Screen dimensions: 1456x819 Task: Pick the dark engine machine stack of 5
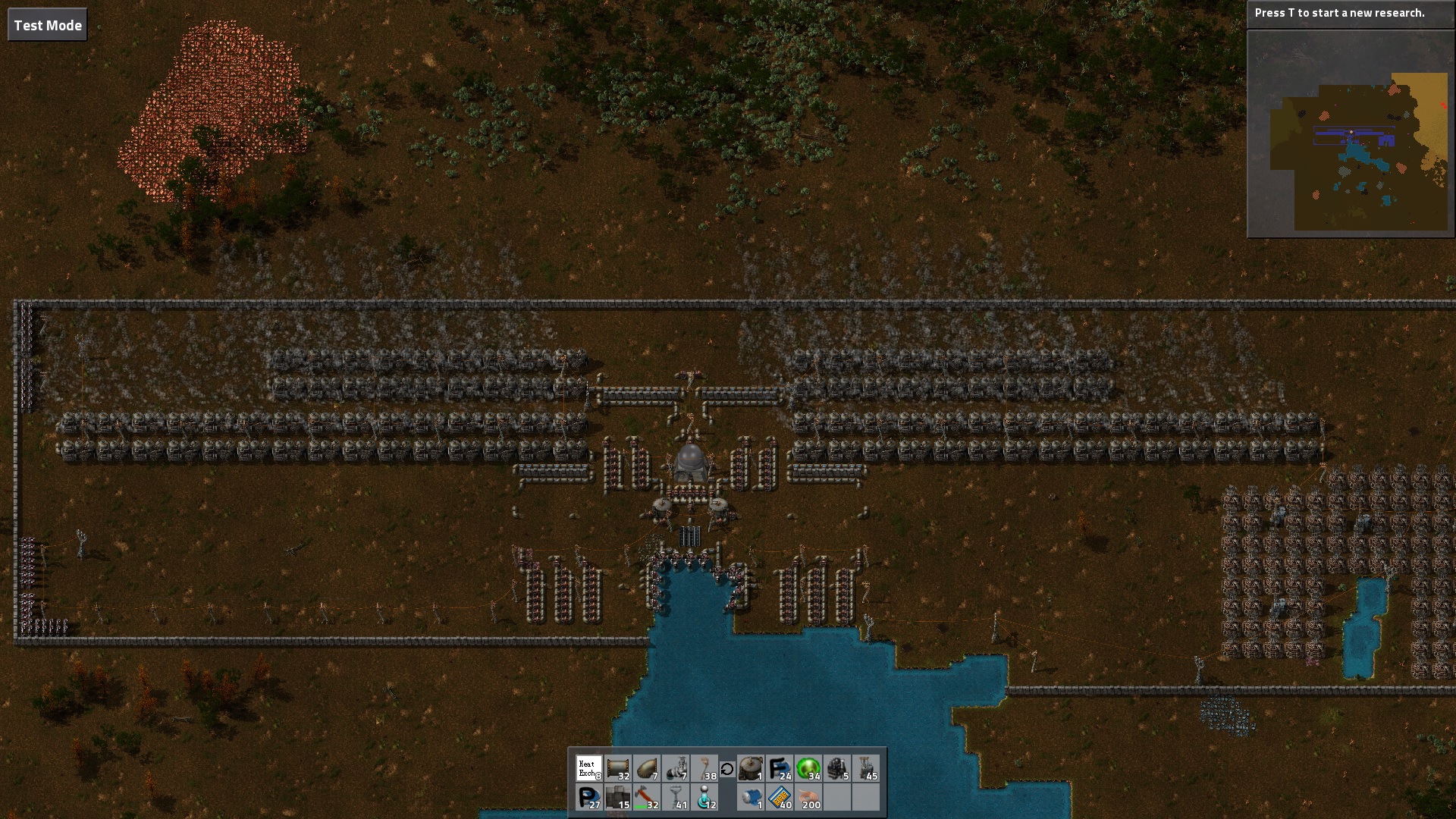(x=837, y=769)
